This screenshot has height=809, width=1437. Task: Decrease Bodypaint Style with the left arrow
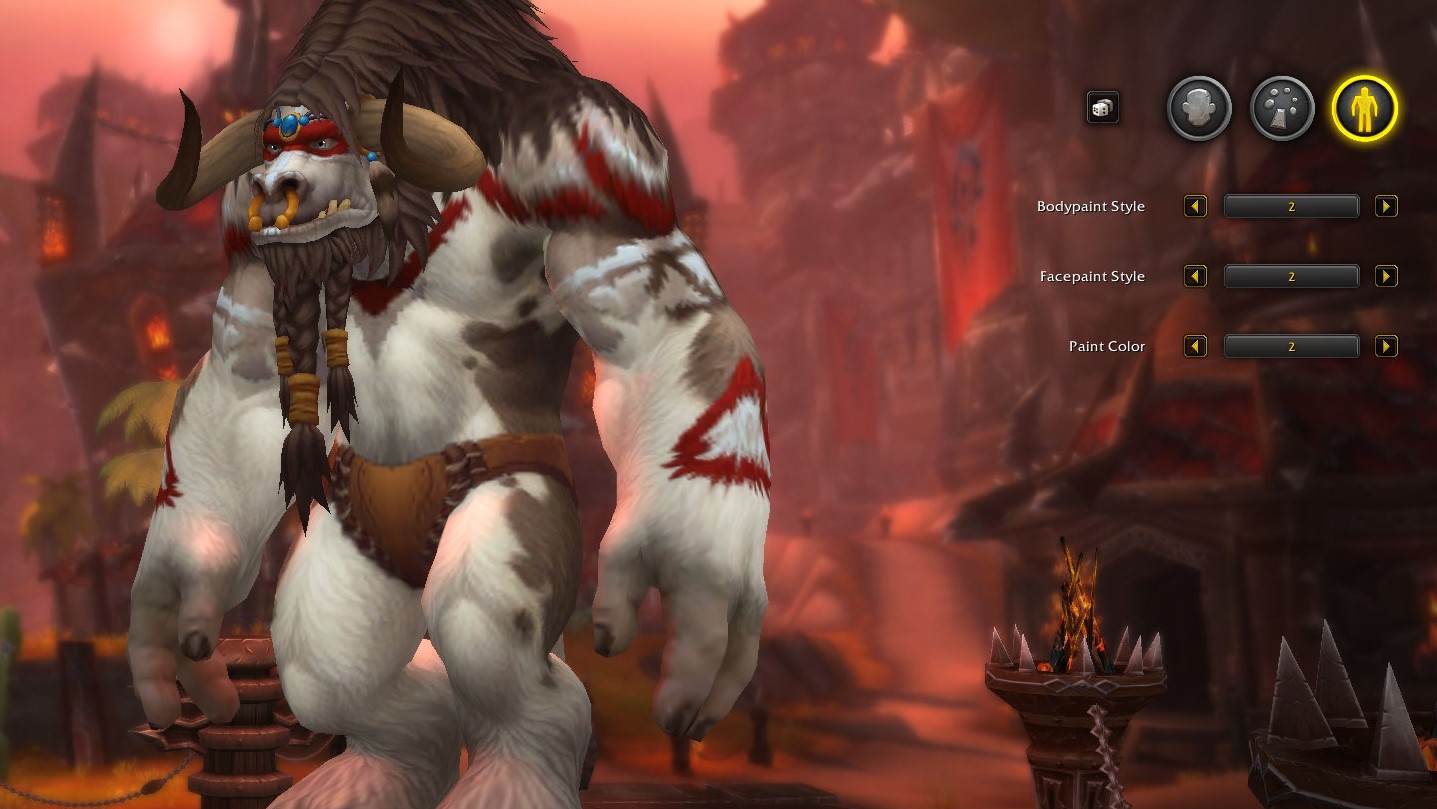(1195, 206)
